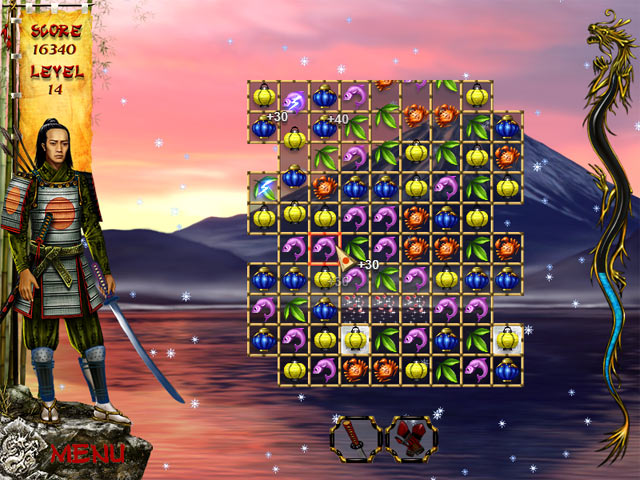The image size is (640, 480).
Task: Activate the katana sword power-up
Action: pos(355,438)
